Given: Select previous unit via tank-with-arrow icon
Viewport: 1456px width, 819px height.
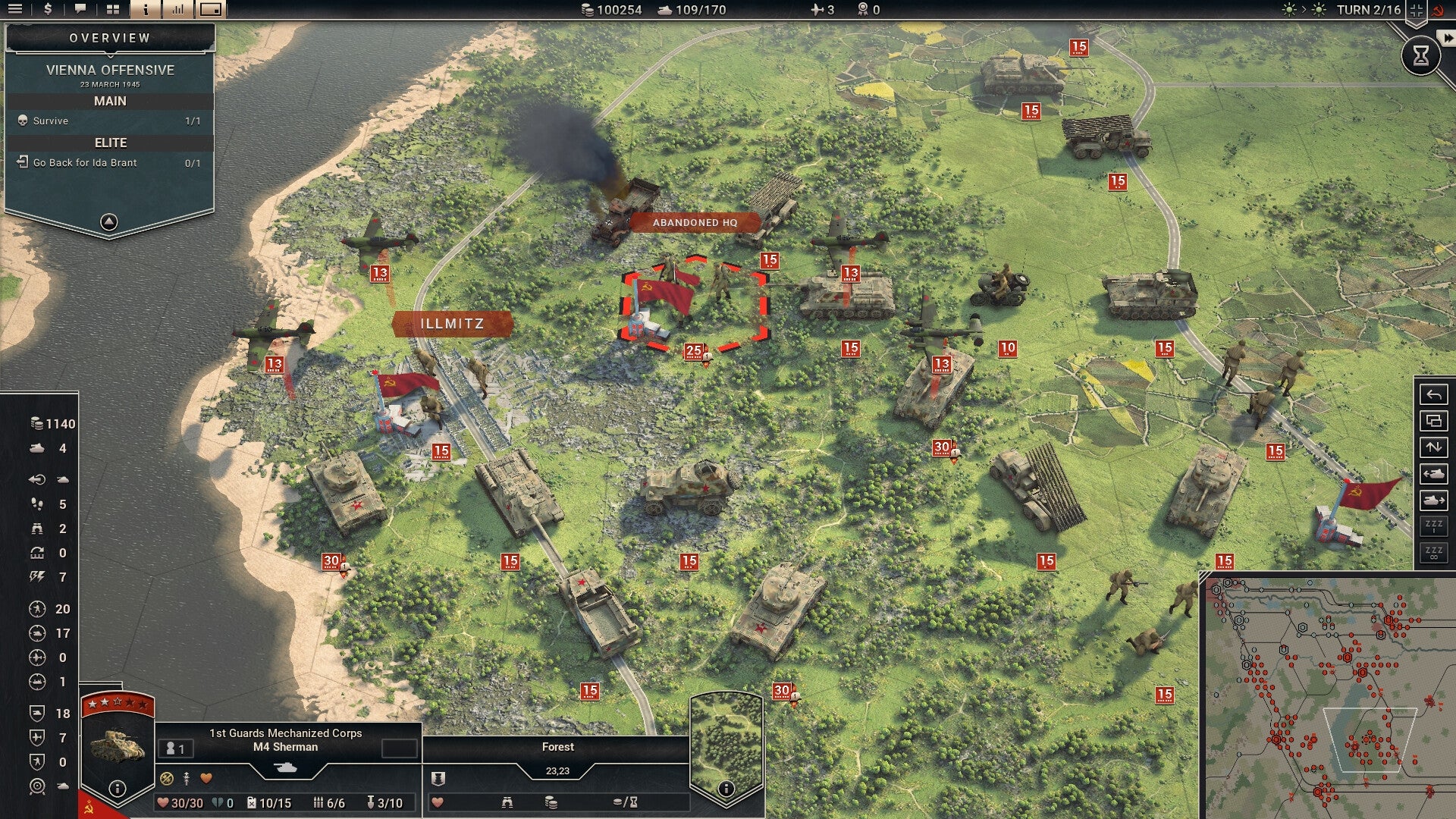Looking at the screenshot, I should coord(1433,472).
